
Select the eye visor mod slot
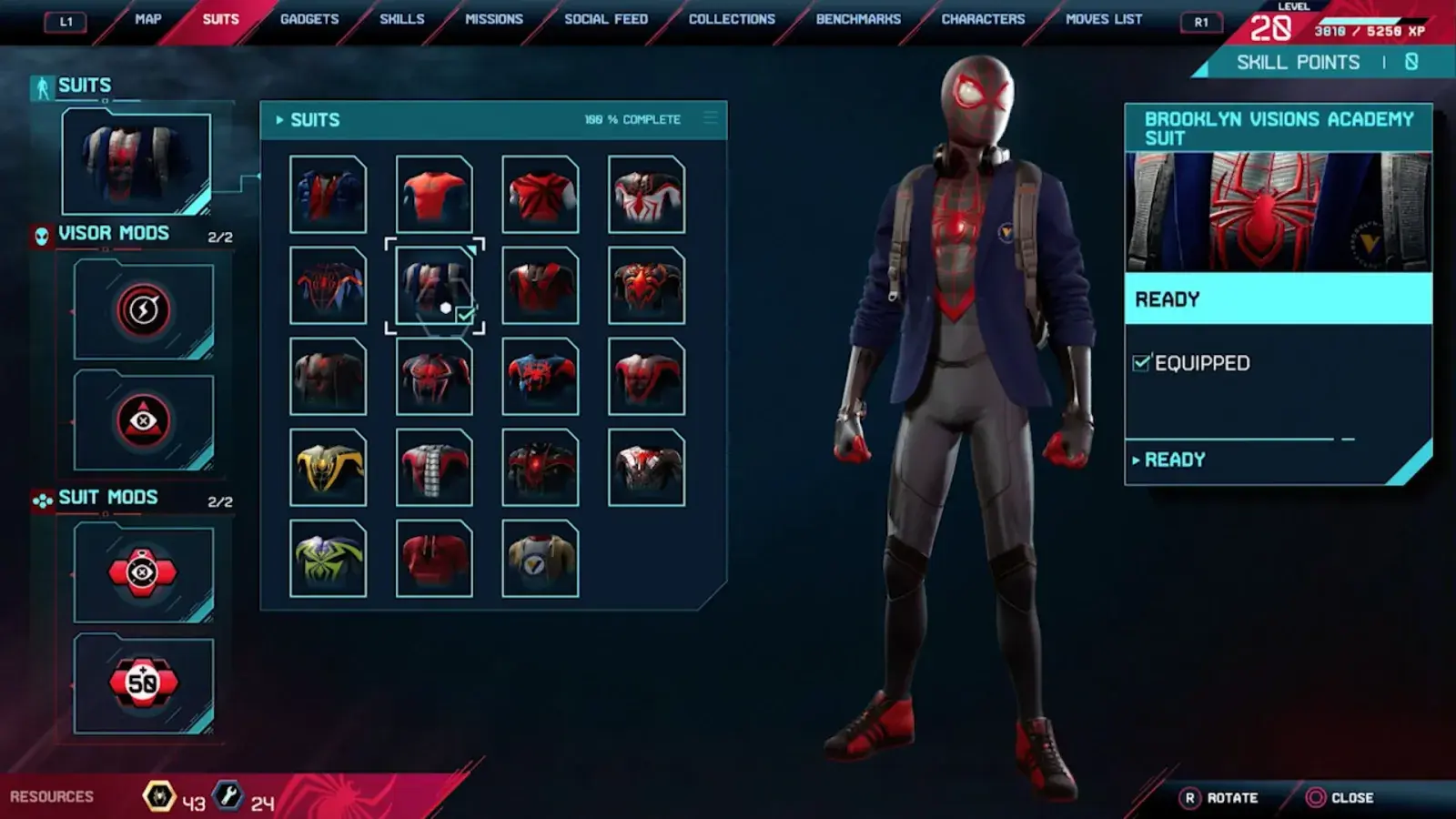click(x=144, y=420)
